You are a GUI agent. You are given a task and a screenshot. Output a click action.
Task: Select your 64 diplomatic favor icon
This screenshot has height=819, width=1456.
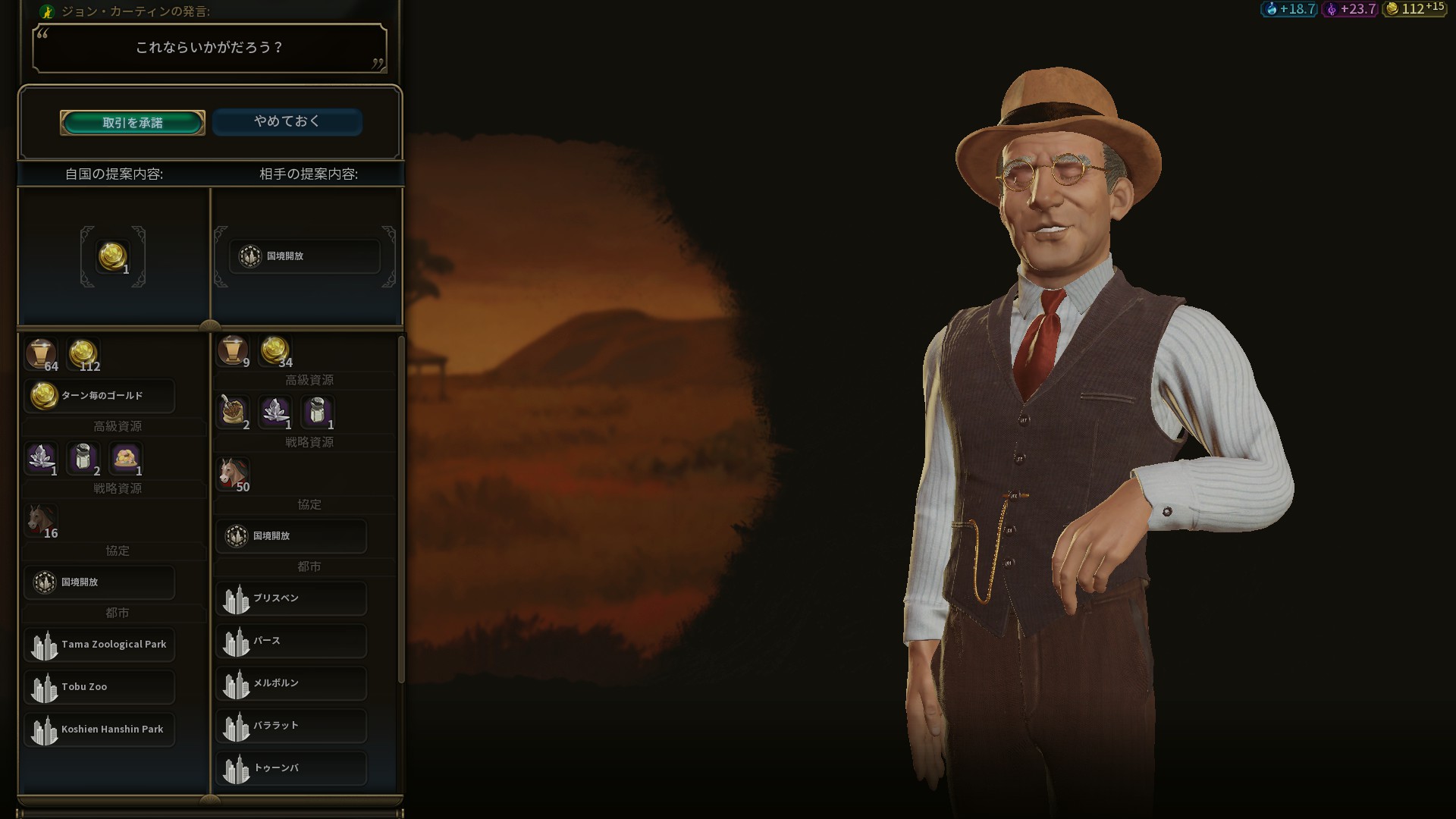40,354
